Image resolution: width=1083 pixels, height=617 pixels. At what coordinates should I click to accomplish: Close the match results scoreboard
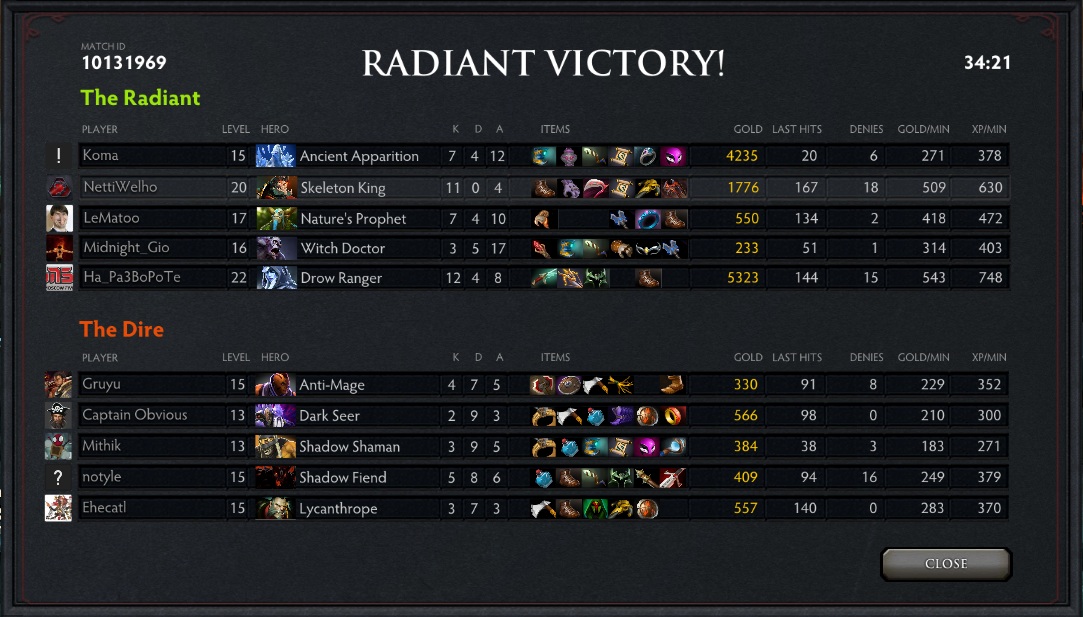tap(946, 564)
